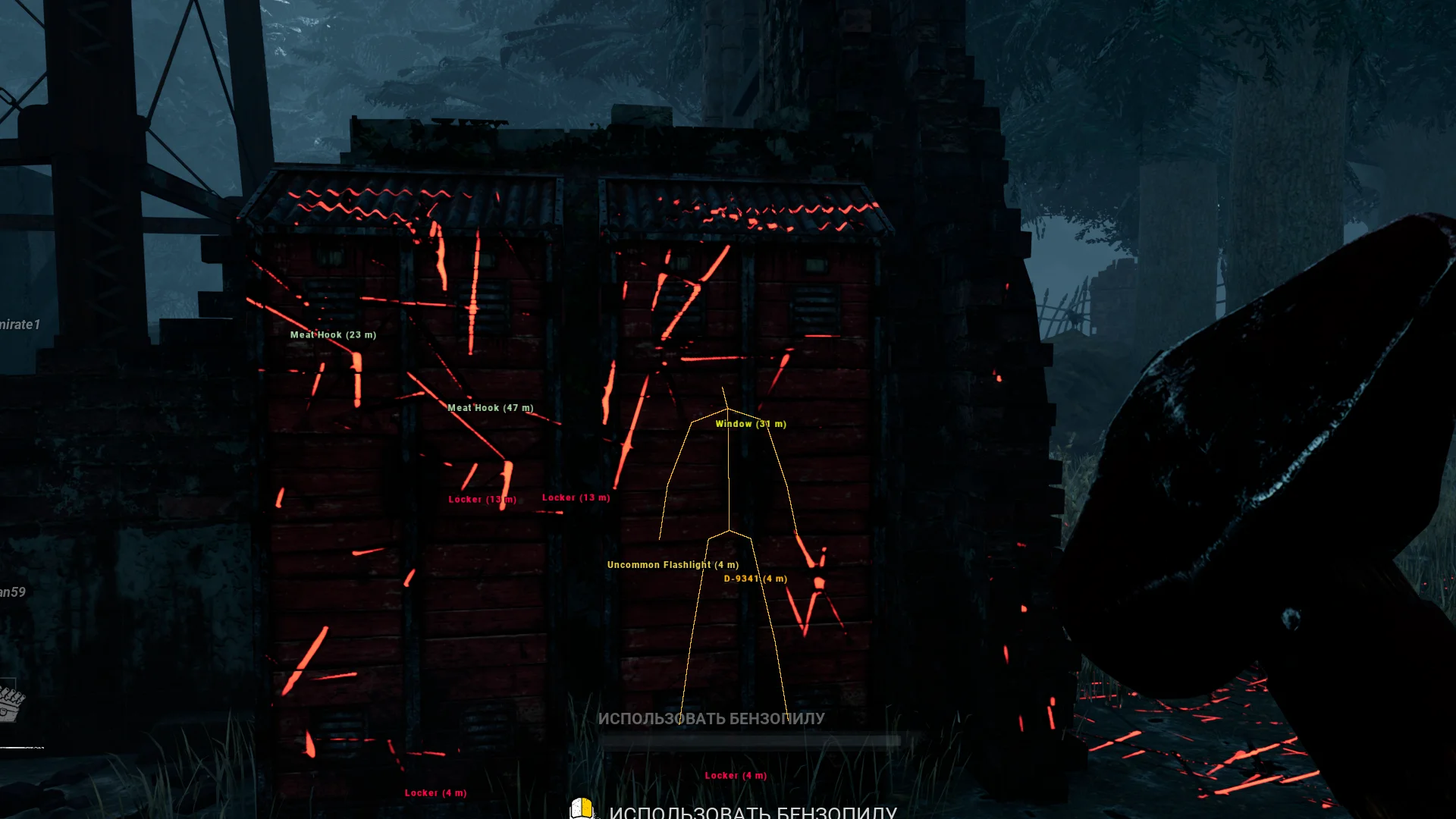Select the survivor name ending in "nirate1"

tap(20, 325)
